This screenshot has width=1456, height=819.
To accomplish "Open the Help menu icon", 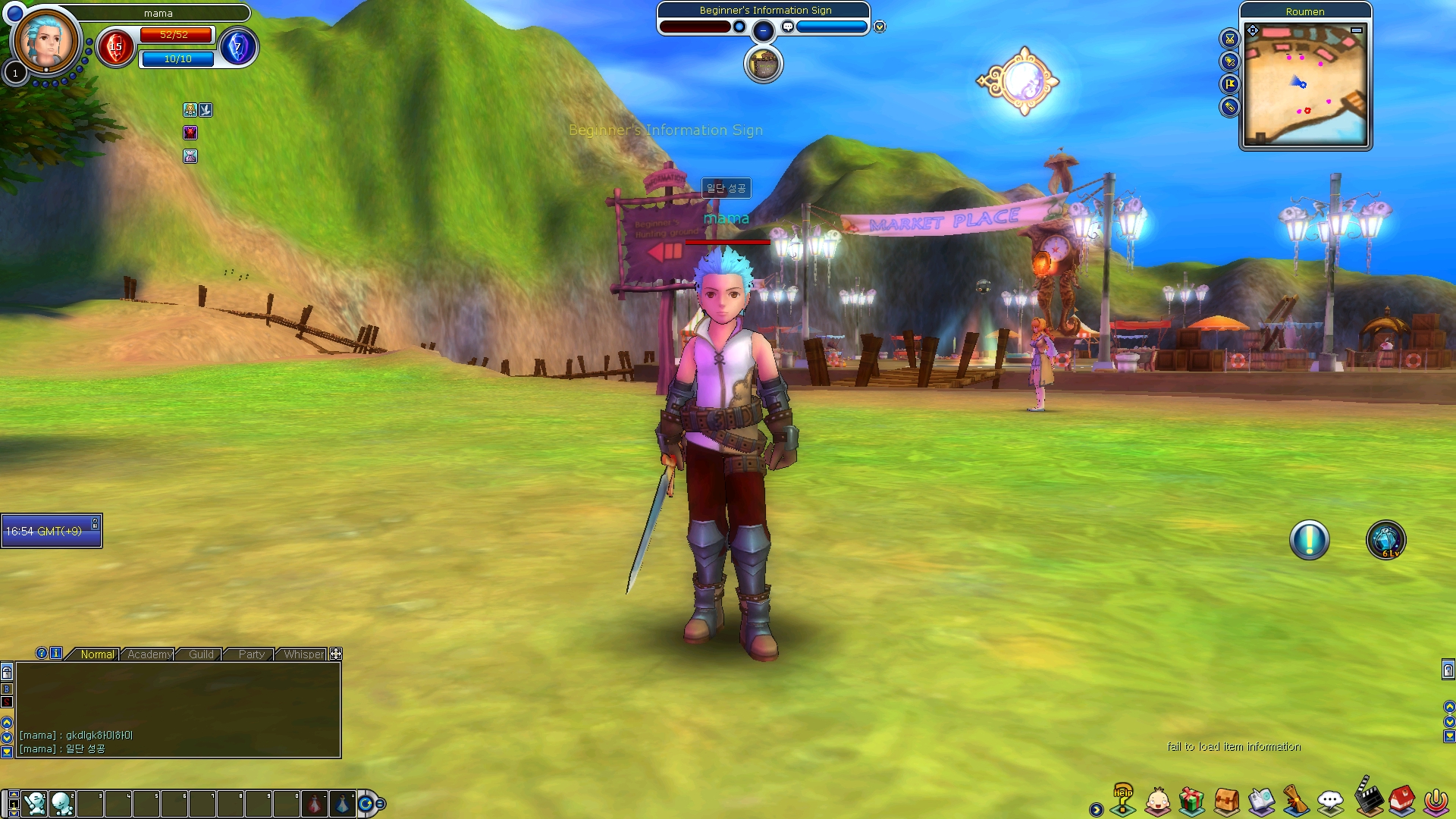I will [x=1123, y=799].
